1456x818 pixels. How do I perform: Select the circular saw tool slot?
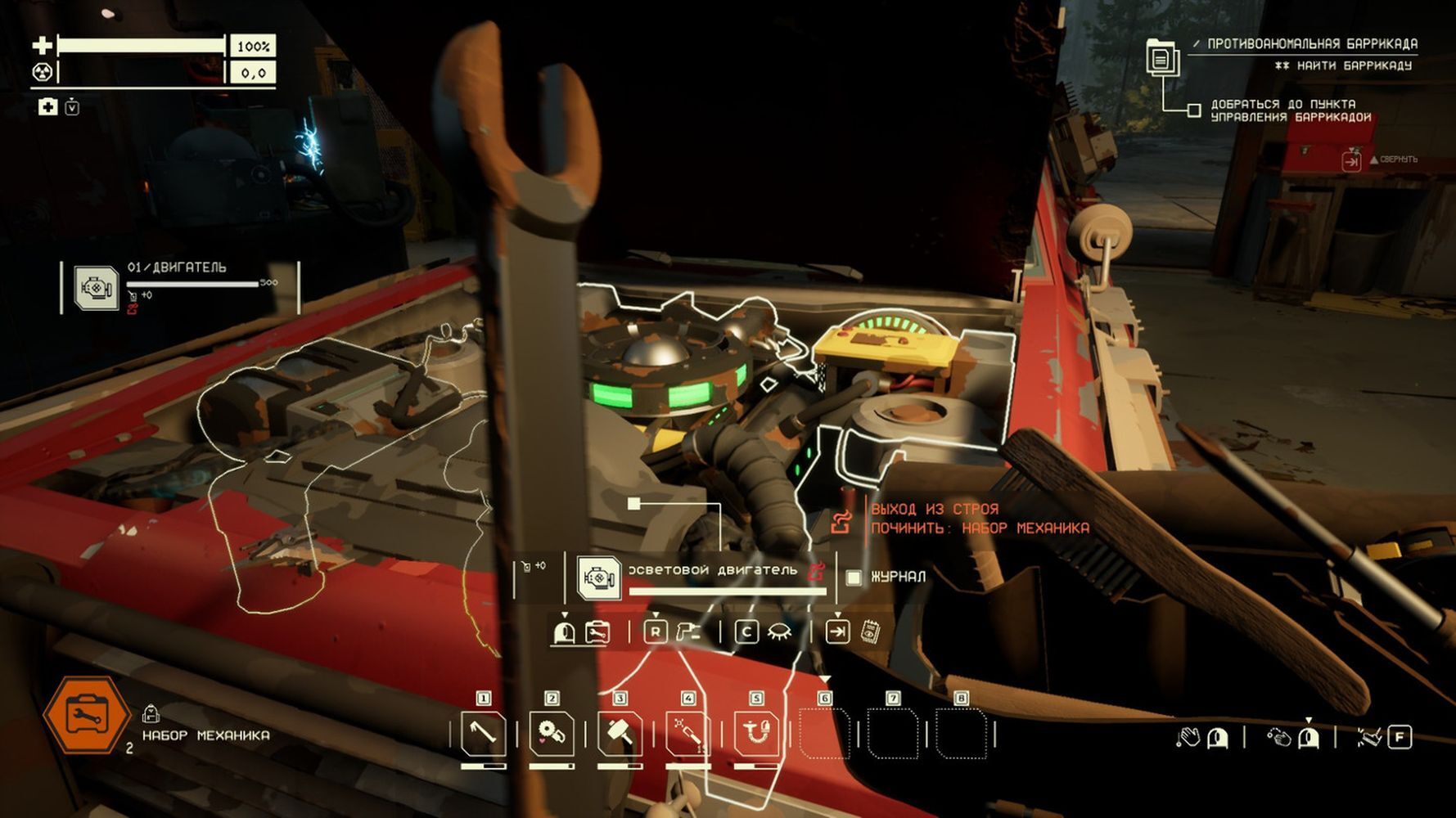pos(552,734)
